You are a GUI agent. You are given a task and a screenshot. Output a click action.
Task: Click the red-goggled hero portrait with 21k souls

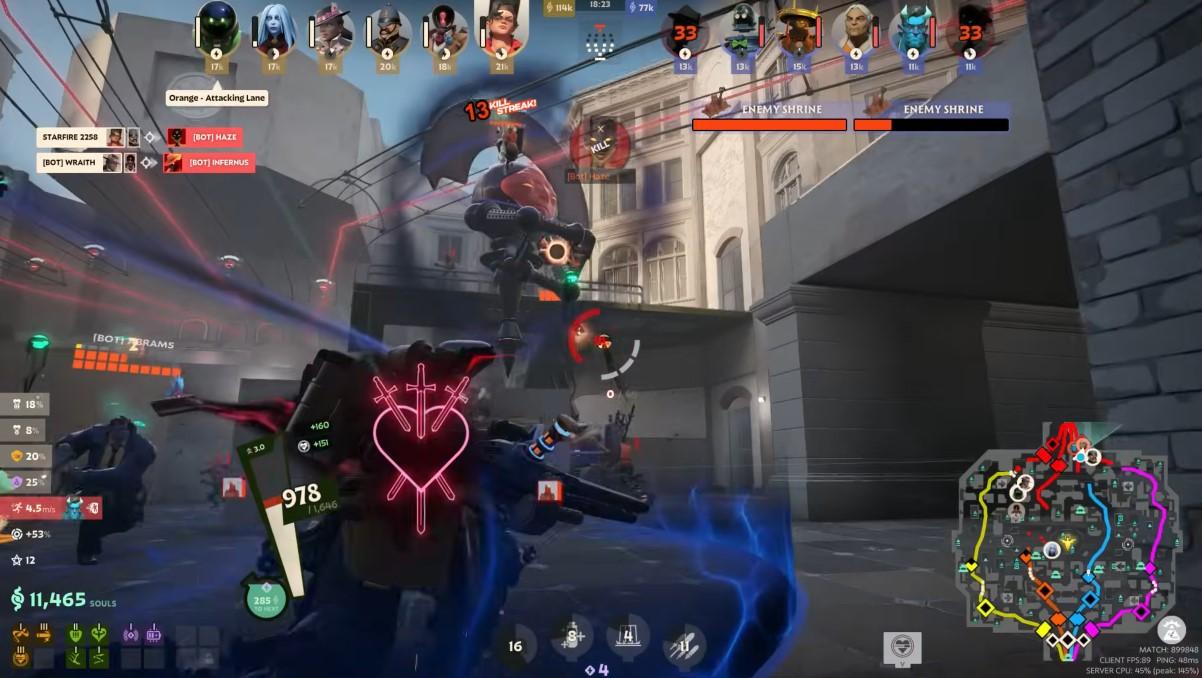pyautogui.click(x=501, y=27)
